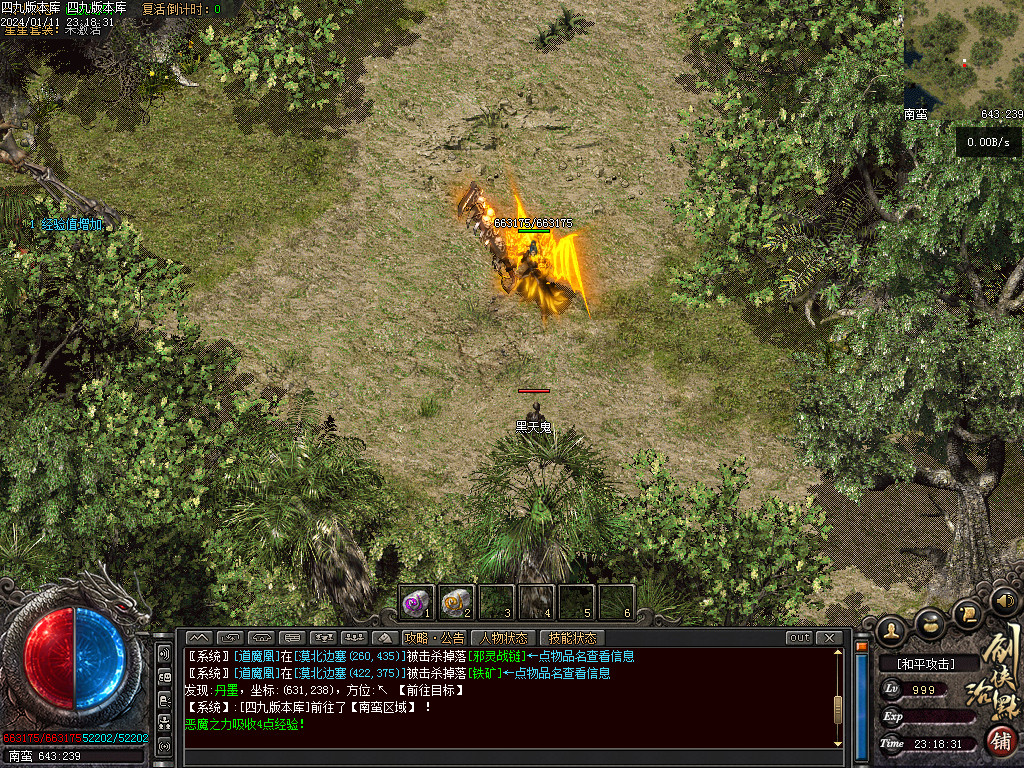Click the 铁矿 item name link
Screen dimensions: 1024x768
(x=486, y=673)
